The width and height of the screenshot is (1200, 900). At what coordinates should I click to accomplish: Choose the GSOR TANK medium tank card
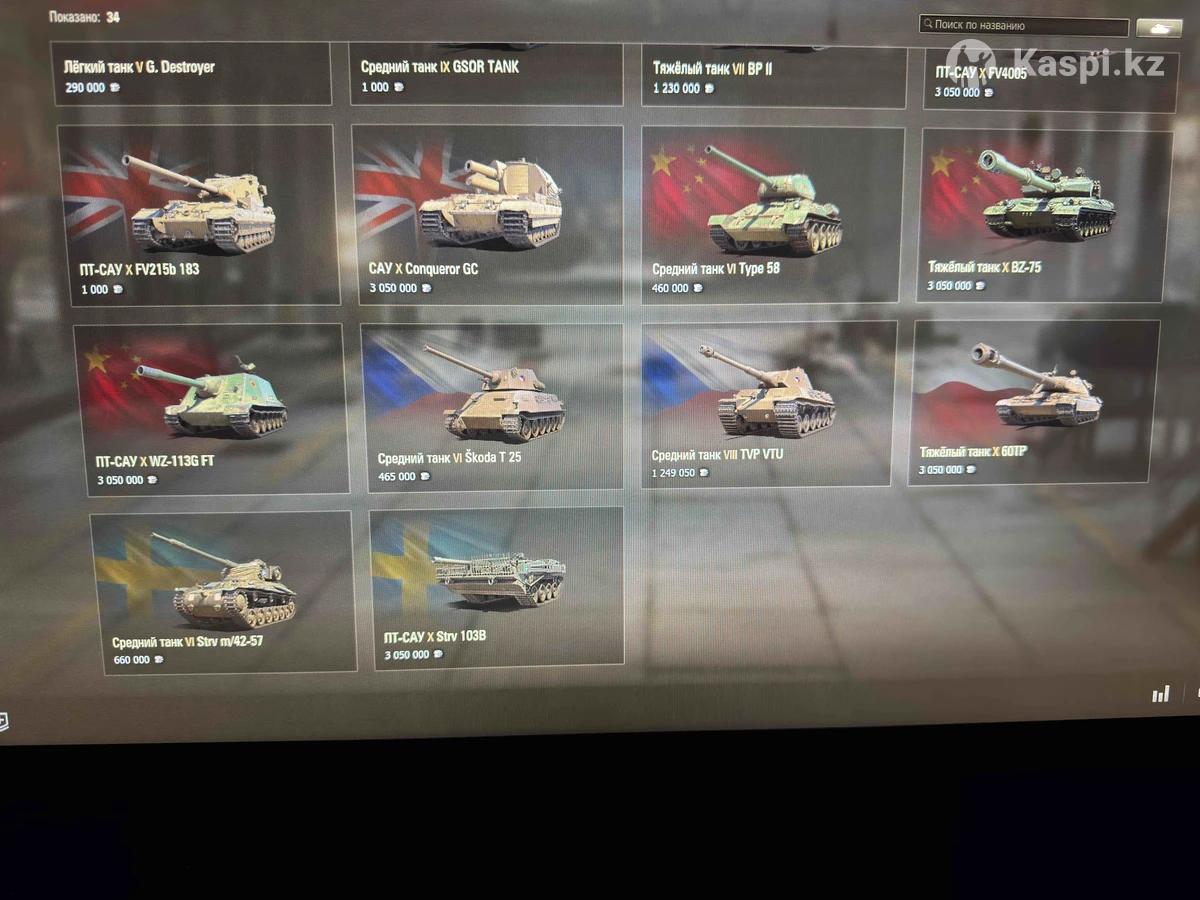click(486, 74)
